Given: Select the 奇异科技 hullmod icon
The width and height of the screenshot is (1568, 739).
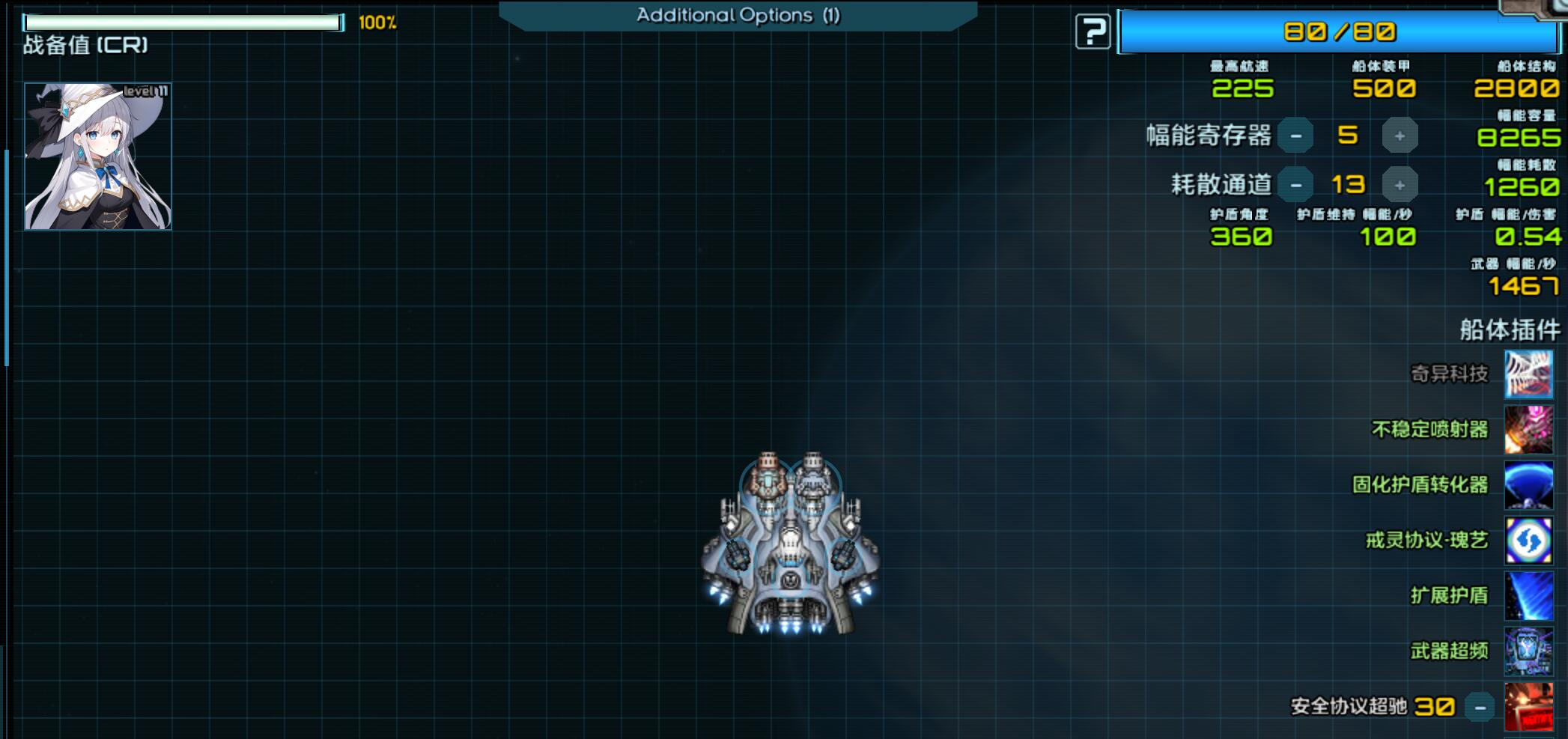Looking at the screenshot, I should click(1528, 374).
